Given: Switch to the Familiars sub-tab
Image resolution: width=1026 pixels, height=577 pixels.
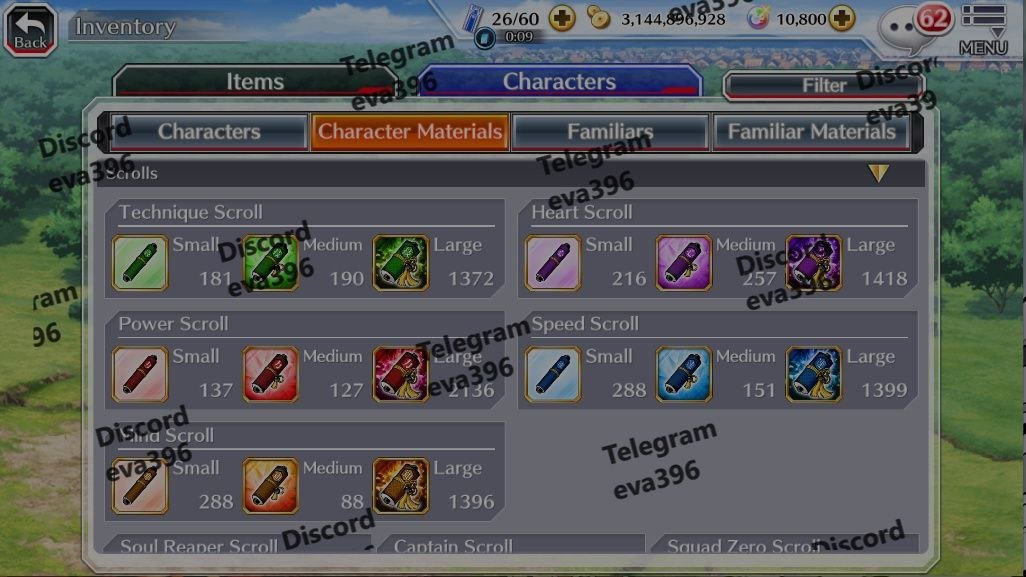Looking at the screenshot, I should point(610,131).
